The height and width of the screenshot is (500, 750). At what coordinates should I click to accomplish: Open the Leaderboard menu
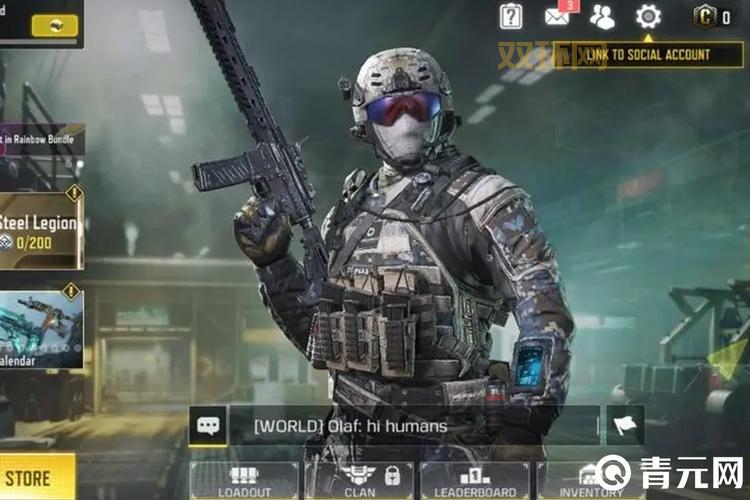475,480
